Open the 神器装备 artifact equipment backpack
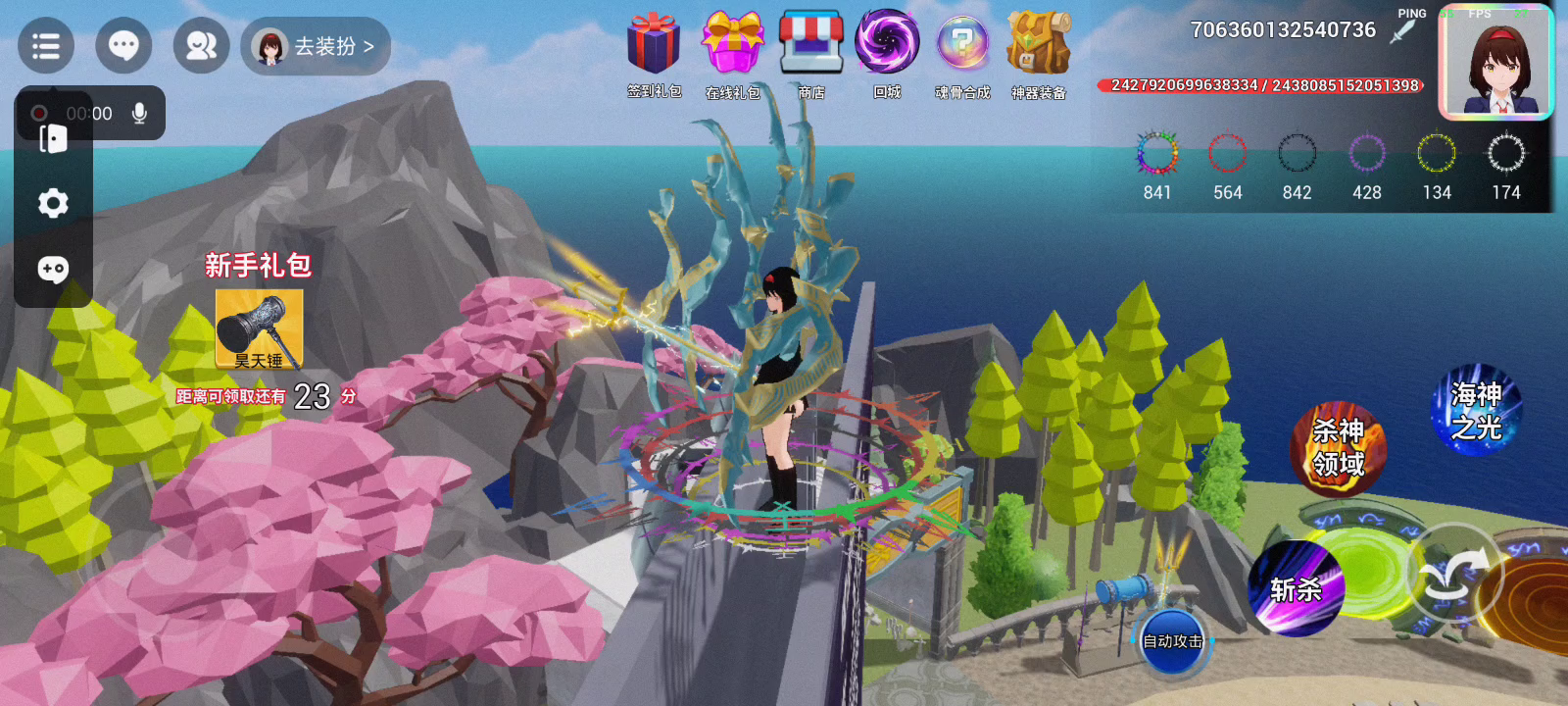The height and width of the screenshot is (706, 1568). 1039,44
